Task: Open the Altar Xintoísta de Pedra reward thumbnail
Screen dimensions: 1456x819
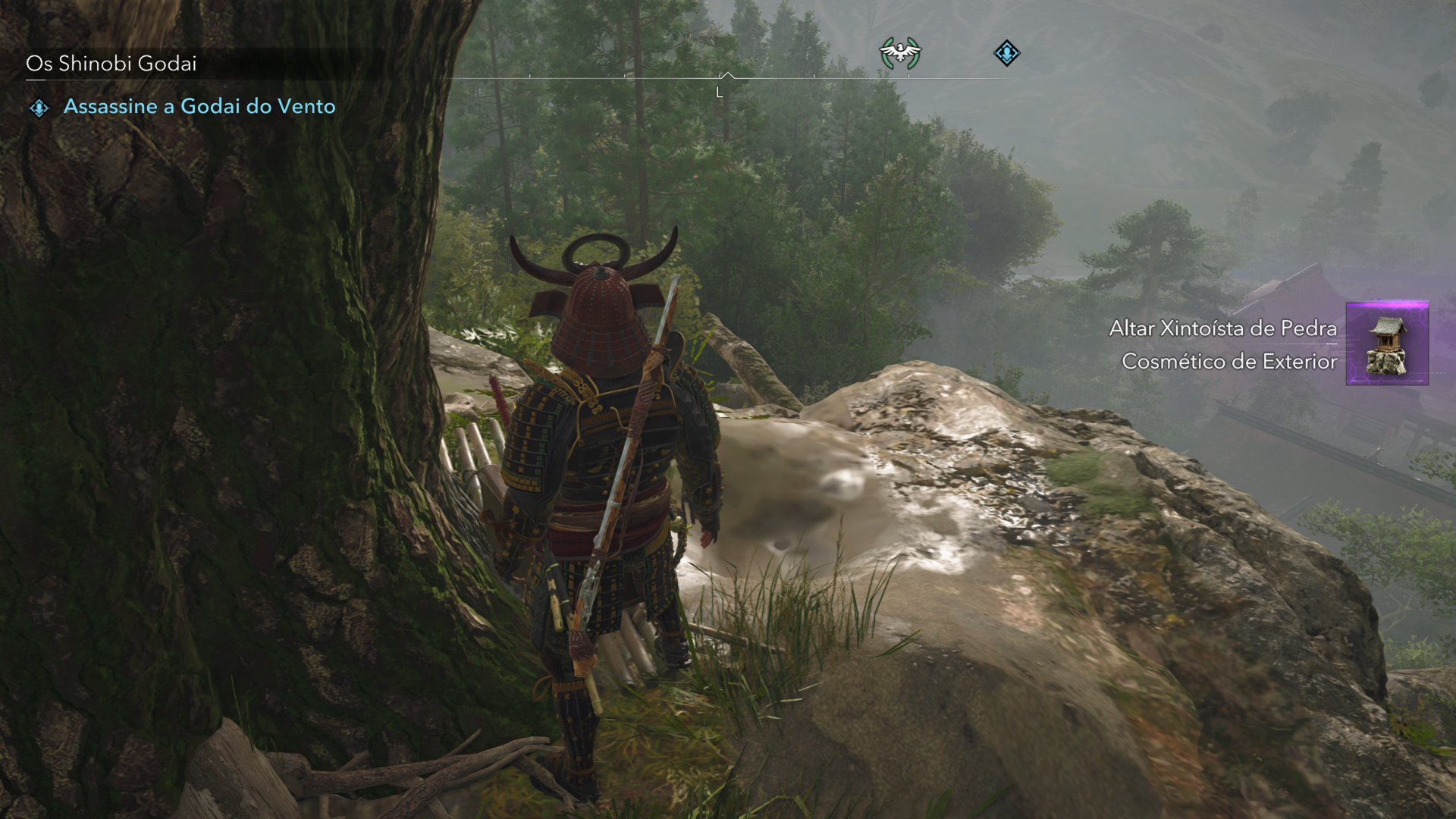Action: coord(1386,344)
